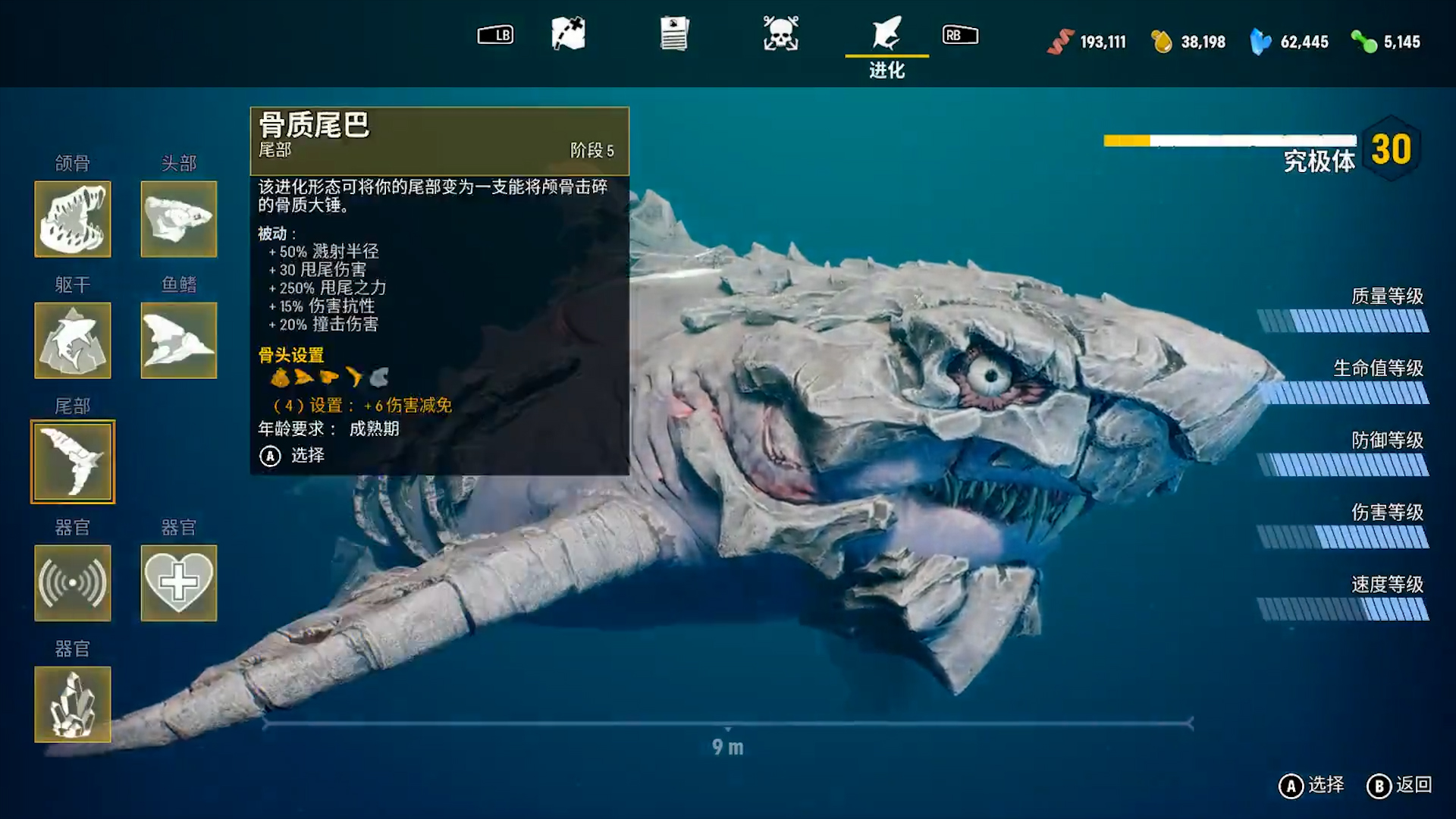Open the map screen icon in top bar

(567, 34)
